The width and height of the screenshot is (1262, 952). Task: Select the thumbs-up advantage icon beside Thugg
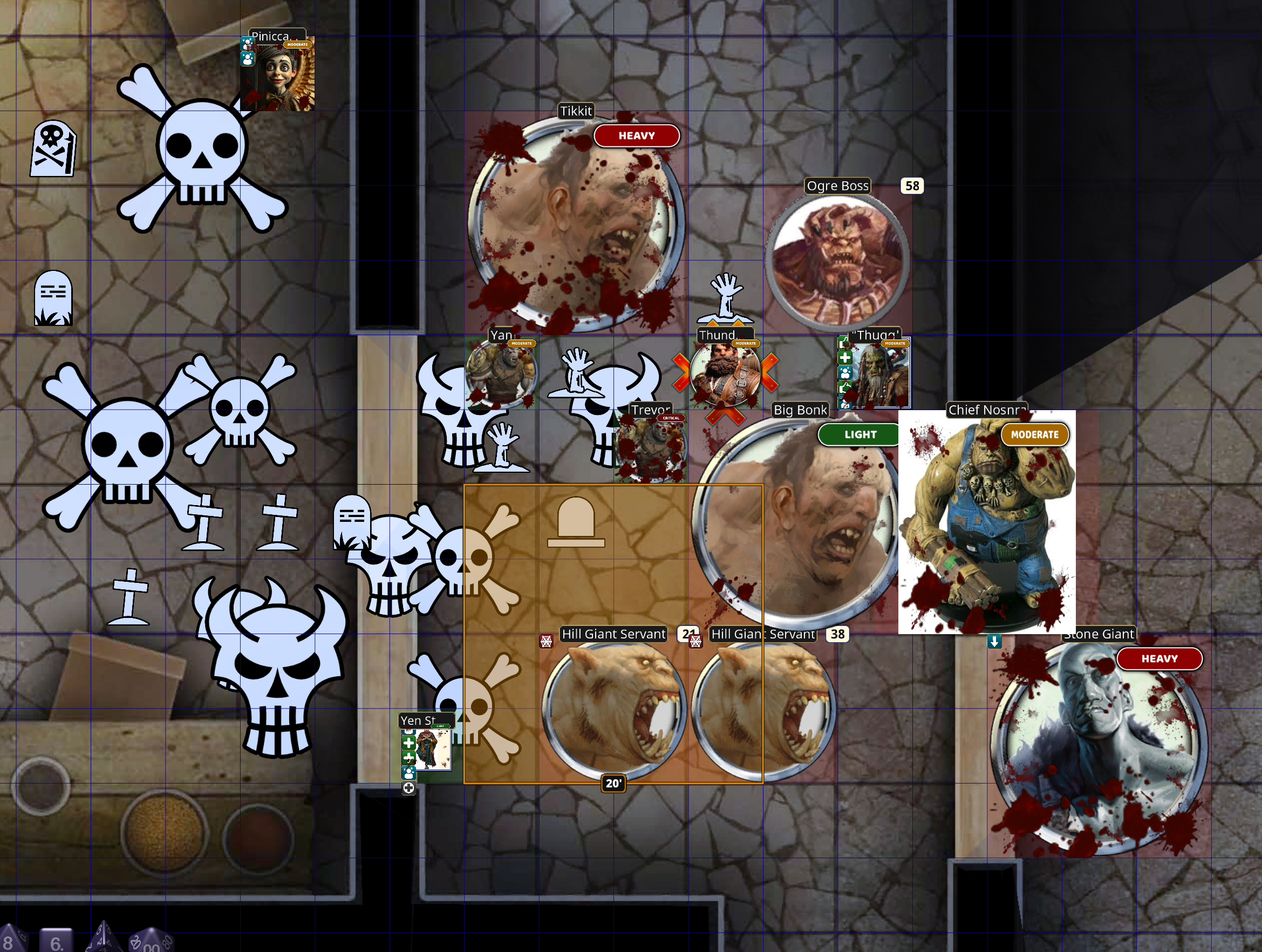pos(843,343)
